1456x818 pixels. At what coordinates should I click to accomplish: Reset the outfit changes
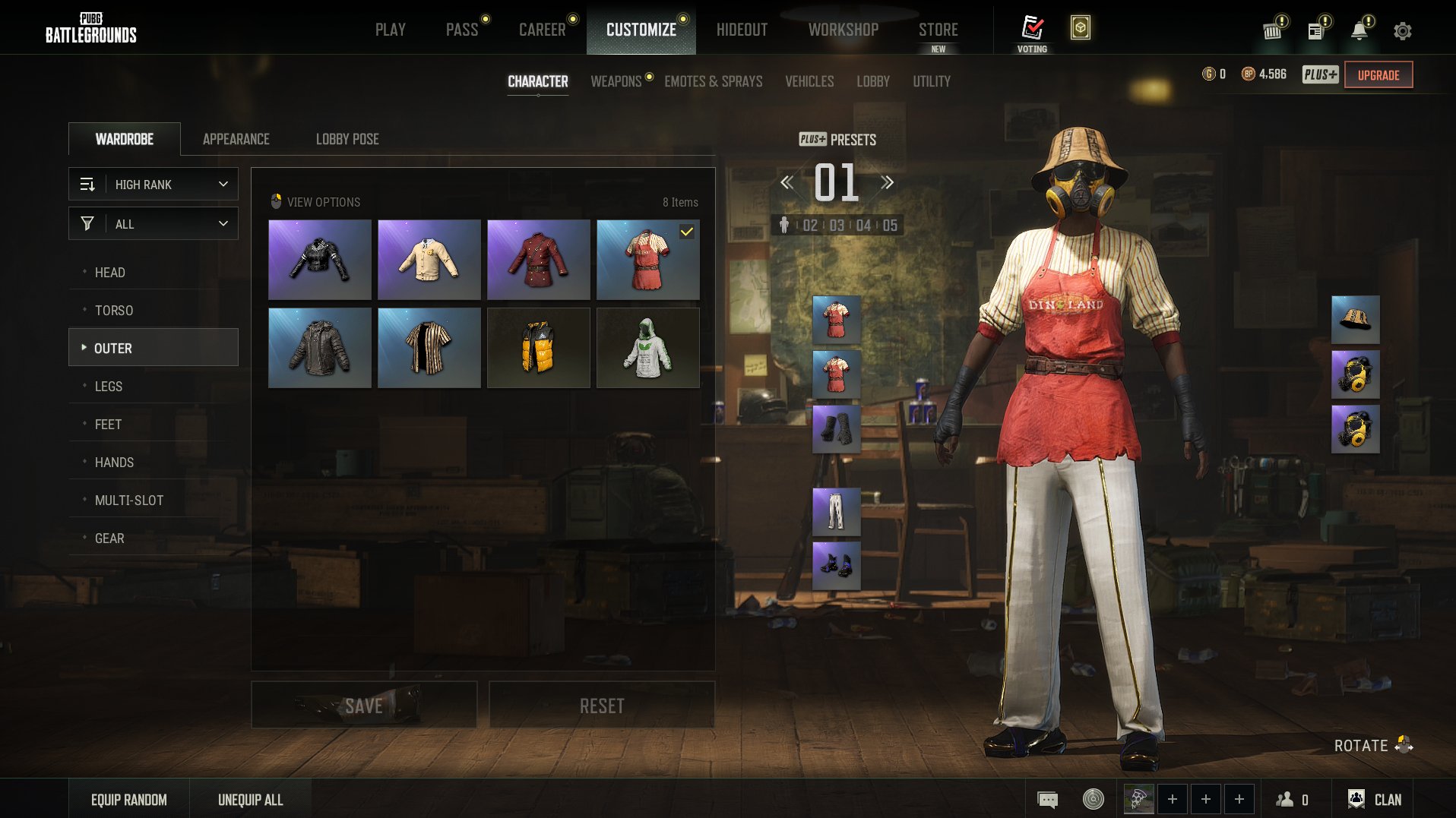(601, 706)
